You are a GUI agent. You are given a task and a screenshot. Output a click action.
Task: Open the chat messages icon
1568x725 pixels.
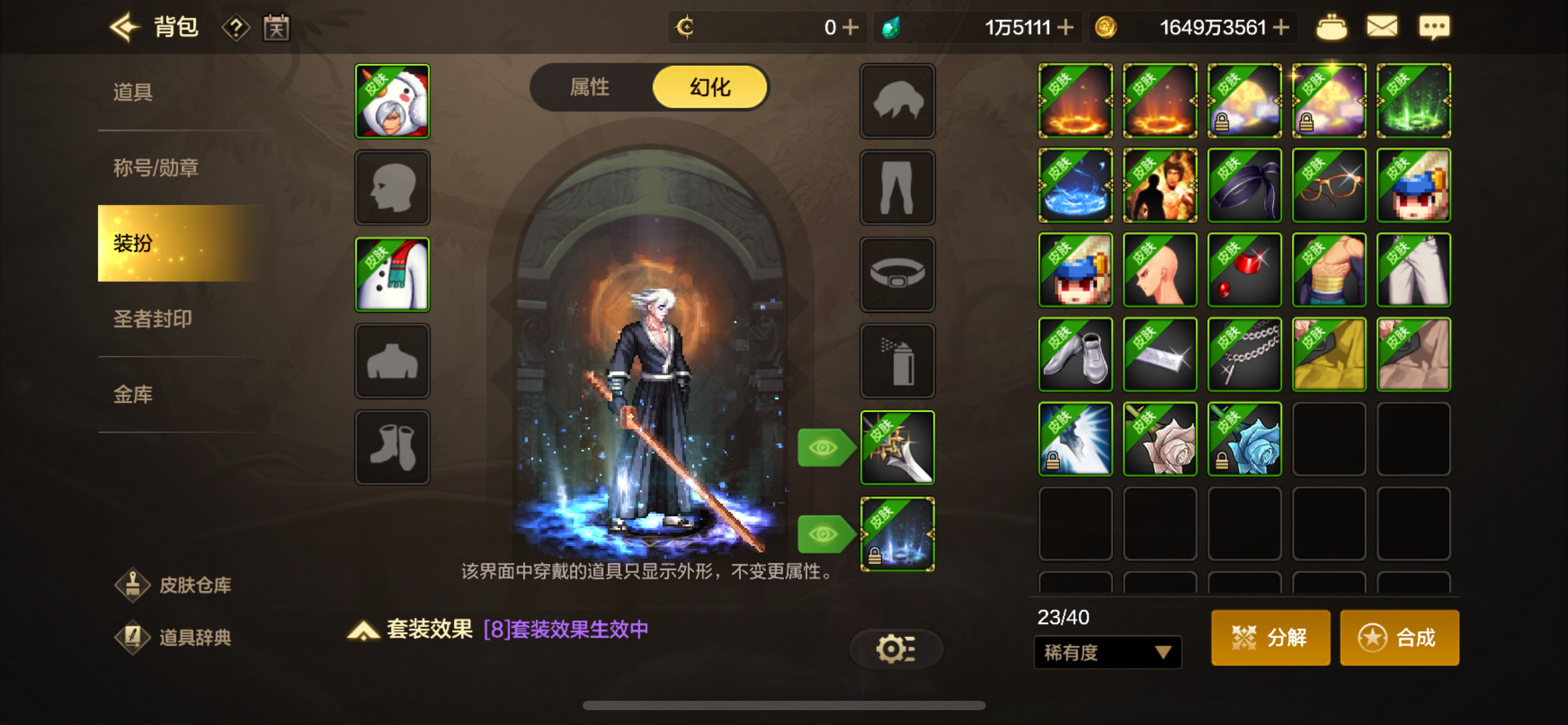[x=1435, y=27]
